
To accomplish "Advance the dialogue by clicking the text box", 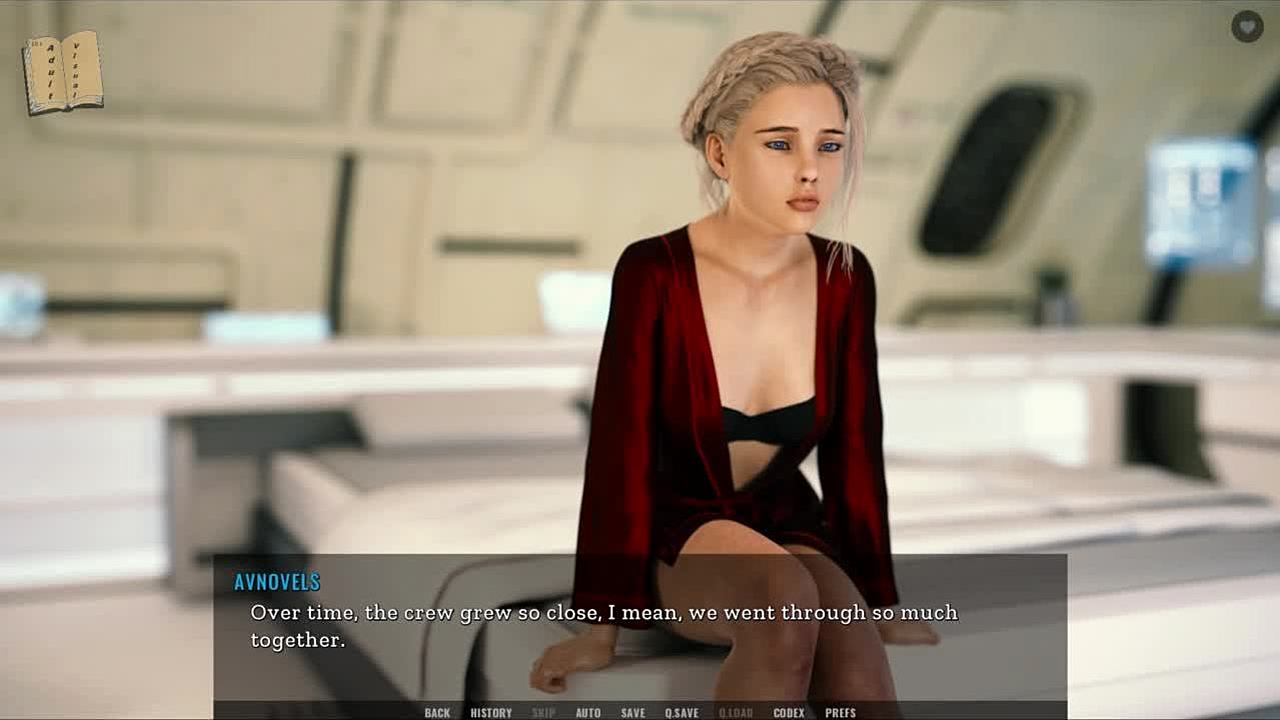I will point(640,626).
